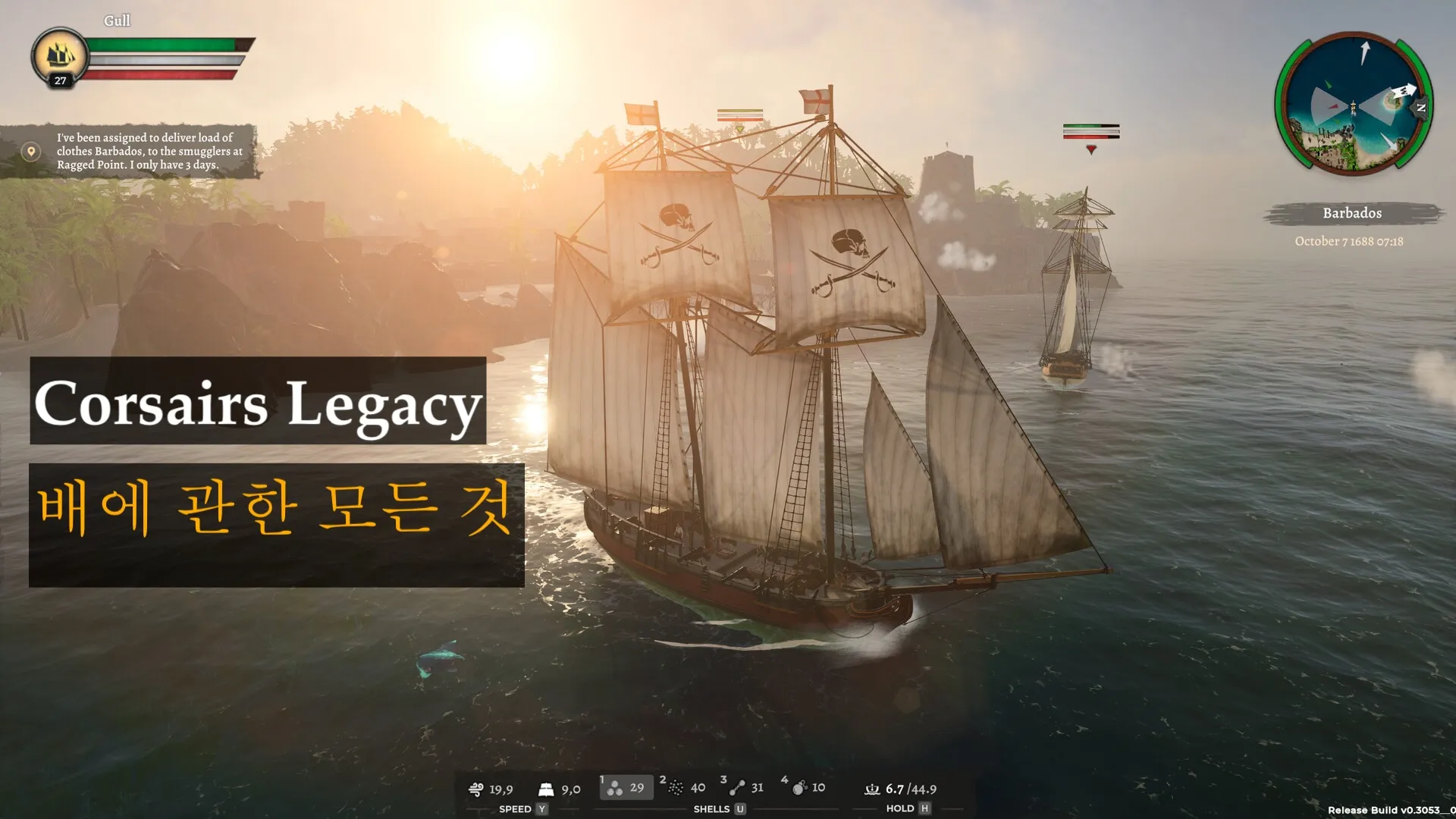Open the minimap radar view
Screen dimensions: 1456x819
(x=1354, y=106)
